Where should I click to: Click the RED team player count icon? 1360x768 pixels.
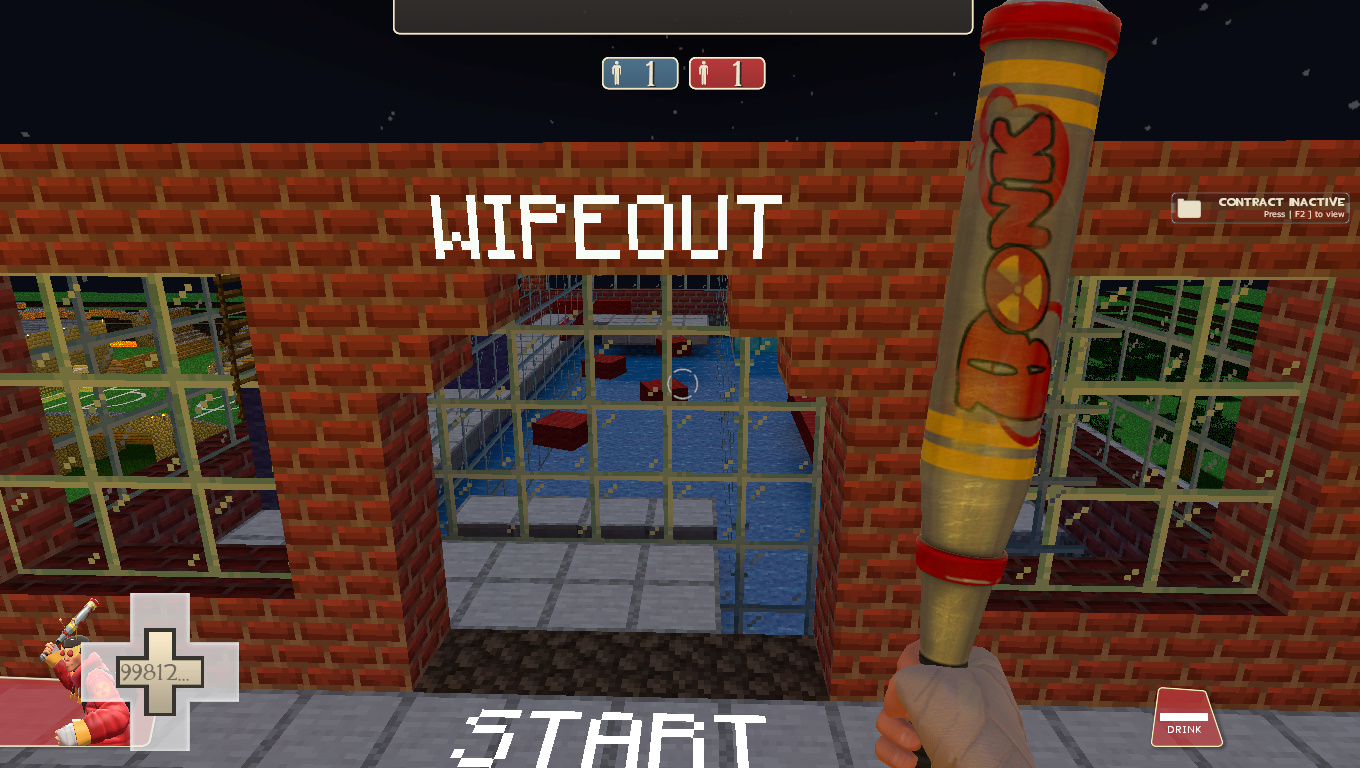pos(728,72)
